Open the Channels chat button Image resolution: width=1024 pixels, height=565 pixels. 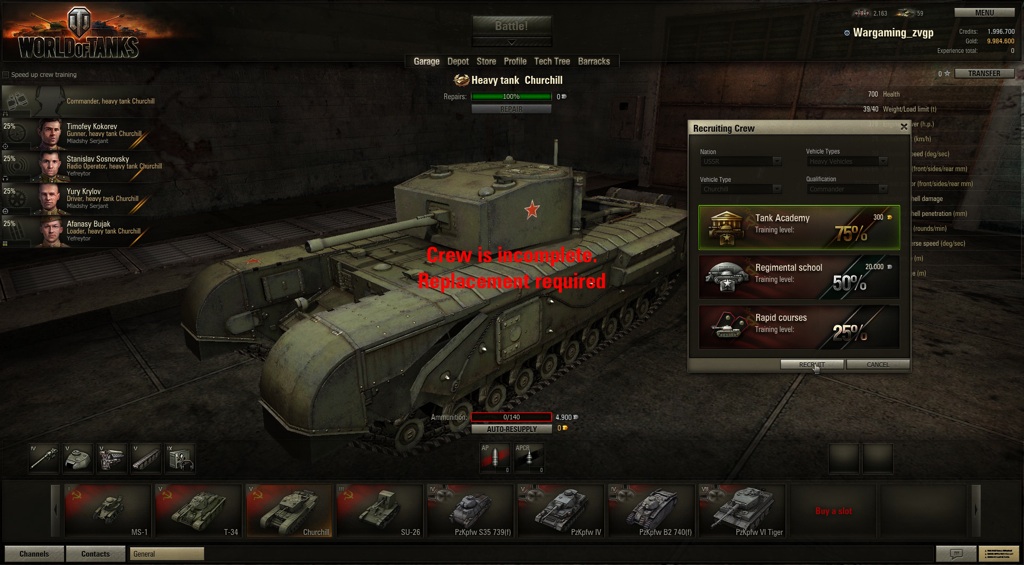pyautogui.click(x=34, y=553)
